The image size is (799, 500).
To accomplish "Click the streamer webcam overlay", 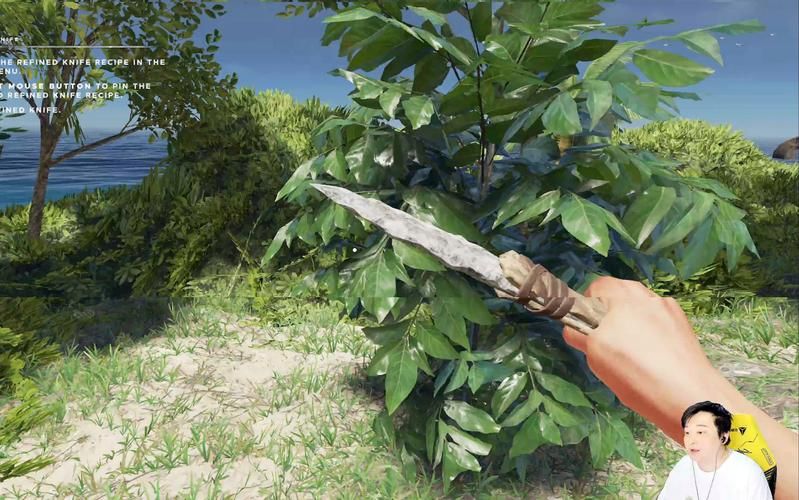I will pos(714,452).
